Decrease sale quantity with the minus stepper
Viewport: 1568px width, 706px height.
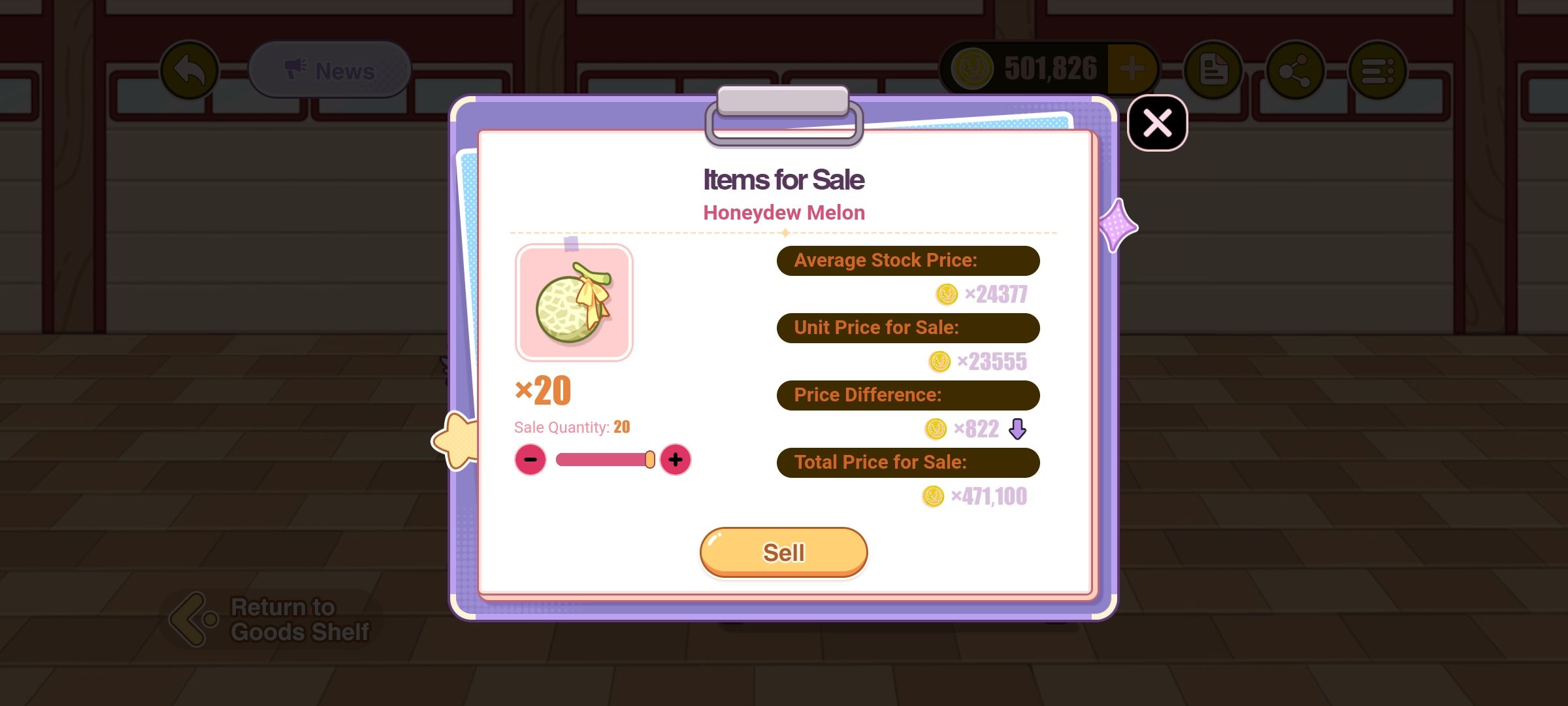(531, 460)
